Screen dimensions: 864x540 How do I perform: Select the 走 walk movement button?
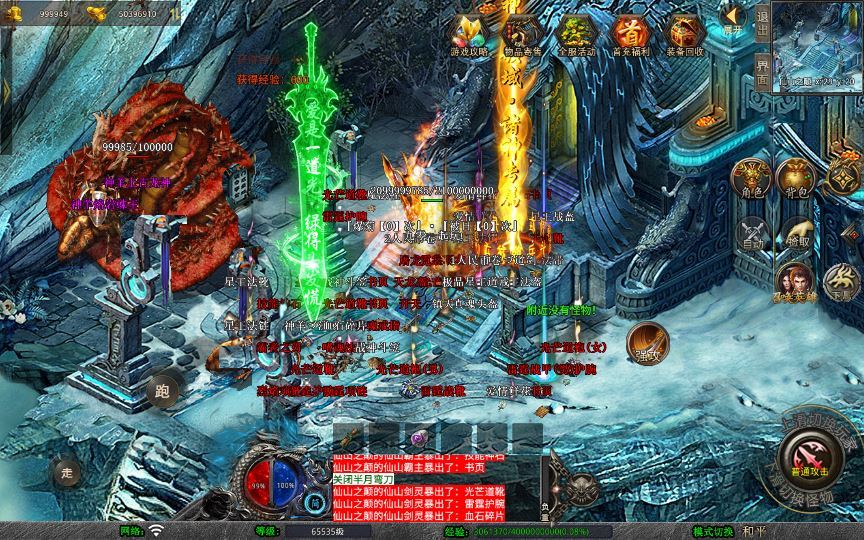click(68, 471)
